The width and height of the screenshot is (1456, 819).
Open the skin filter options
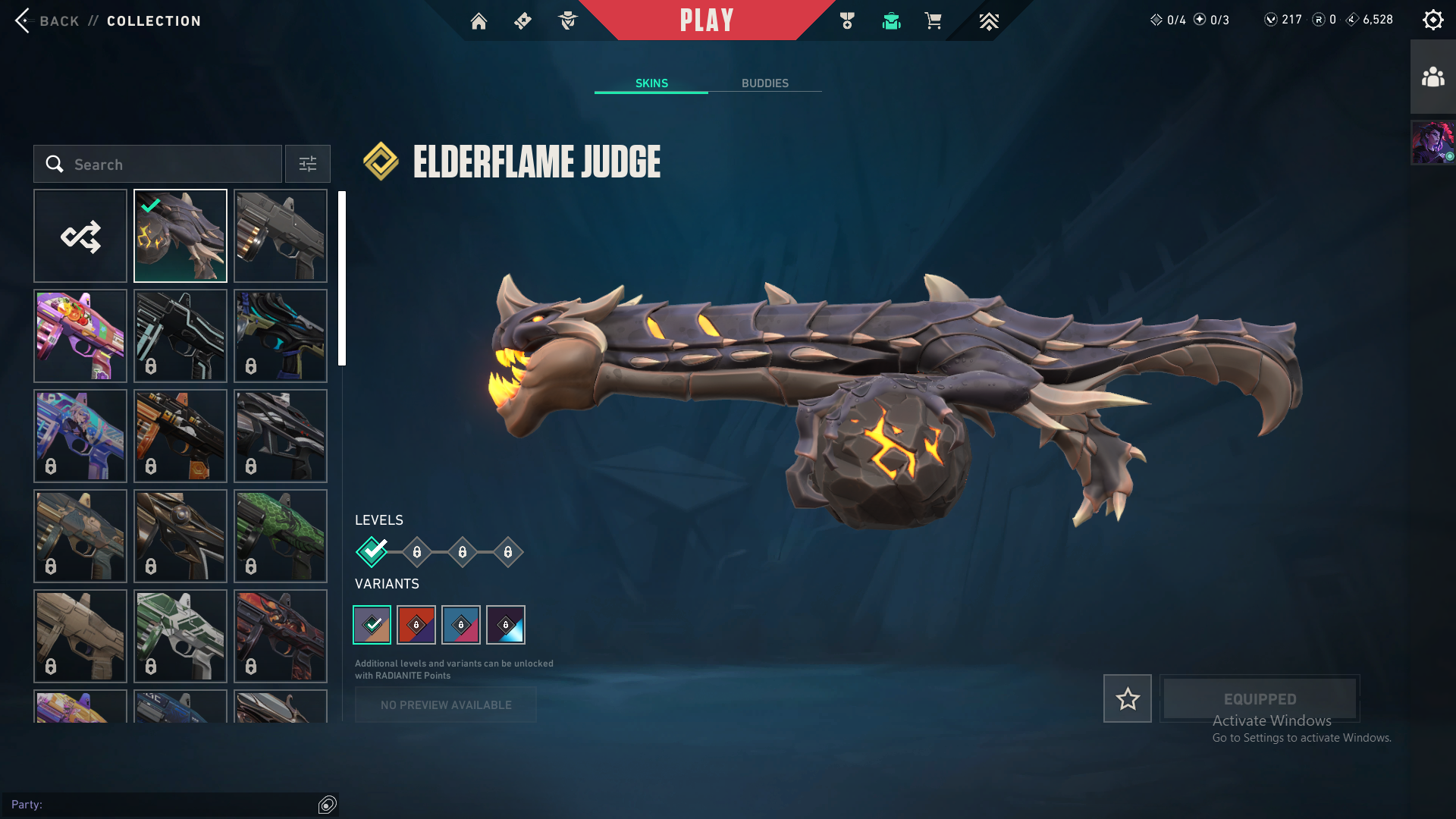click(308, 164)
